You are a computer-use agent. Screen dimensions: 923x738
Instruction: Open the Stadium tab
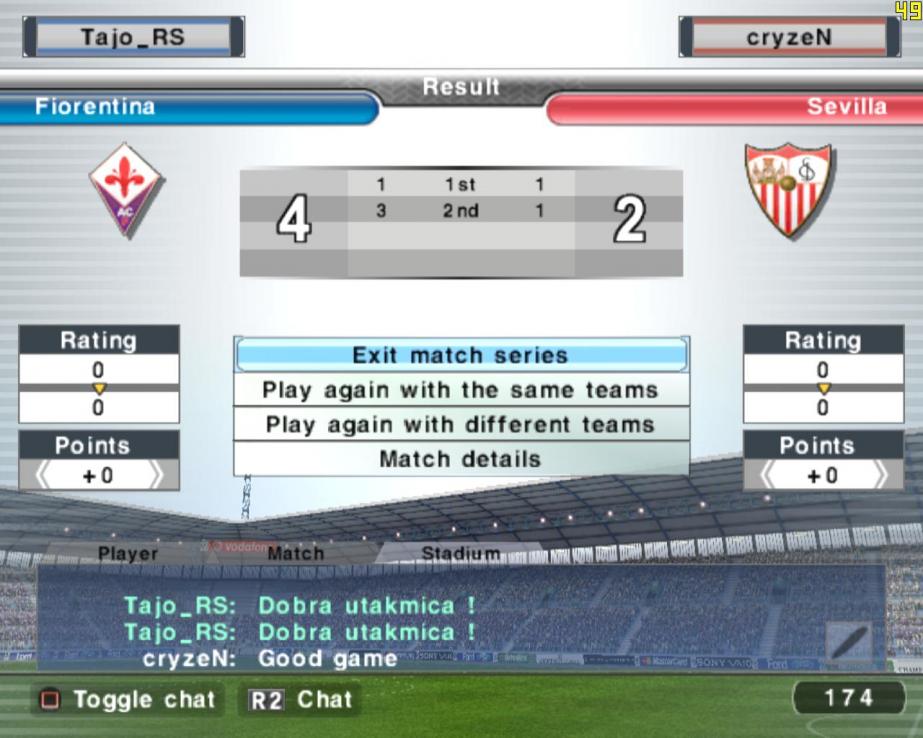point(460,553)
